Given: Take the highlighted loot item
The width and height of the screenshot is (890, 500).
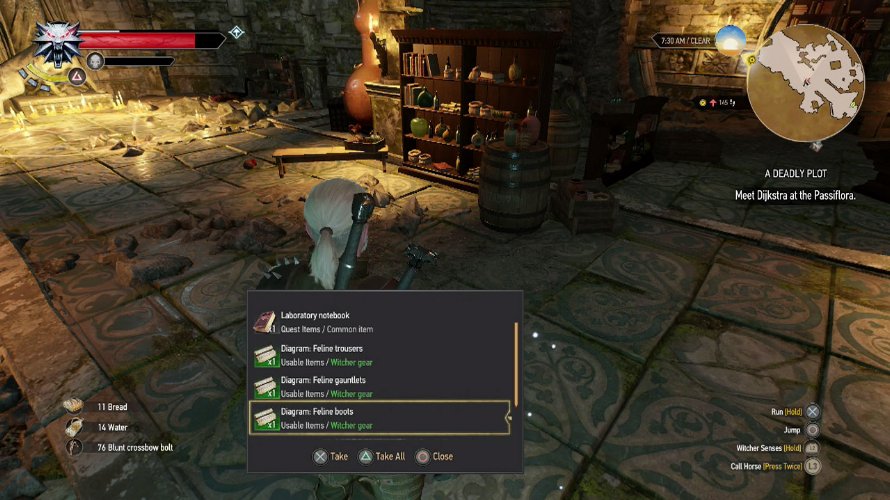Looking at the screenshot, I should [330, 456].
